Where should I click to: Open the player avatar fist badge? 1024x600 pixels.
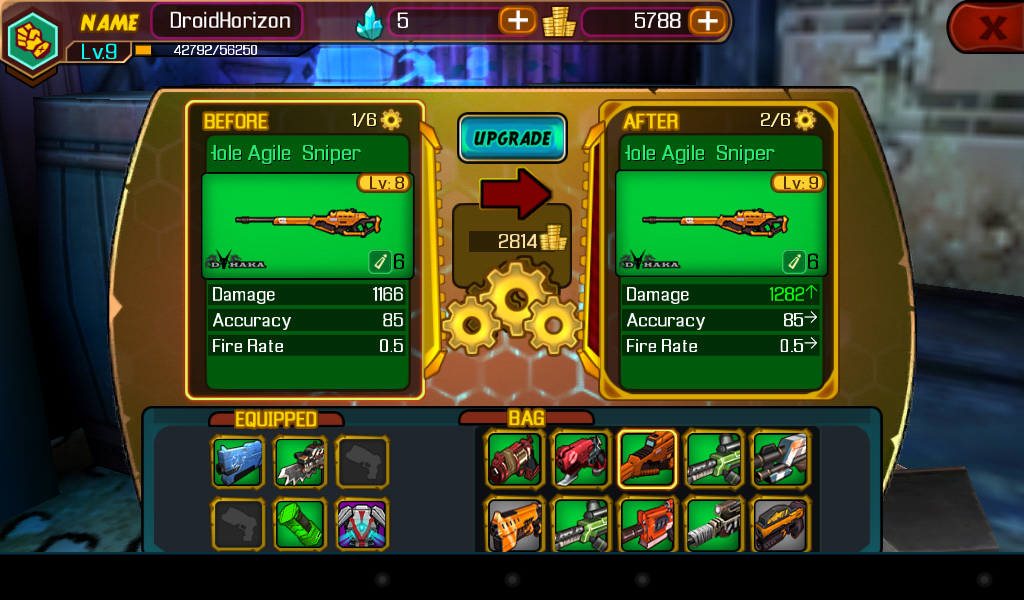[31, 38]
